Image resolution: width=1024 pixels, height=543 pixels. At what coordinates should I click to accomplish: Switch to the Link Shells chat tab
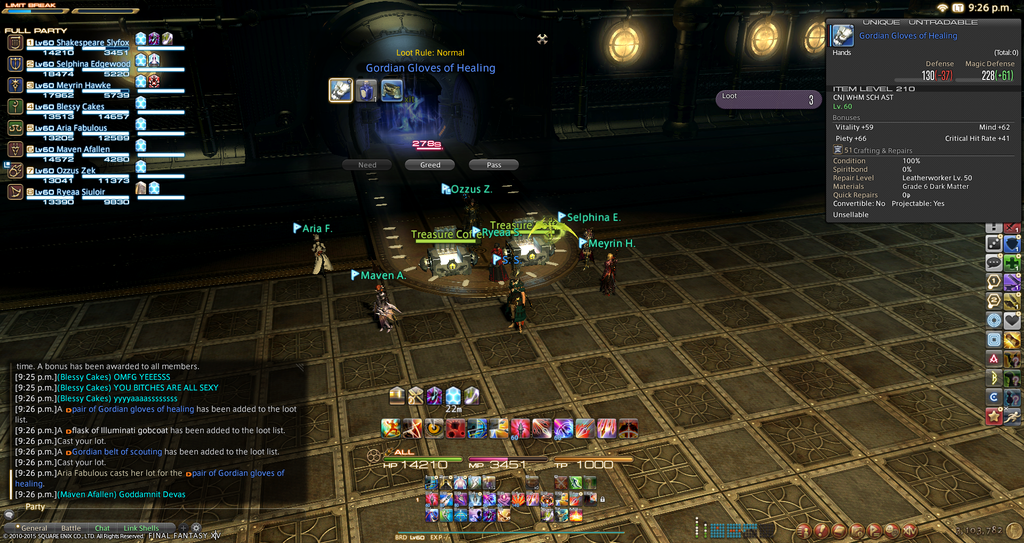[x=141, y=528]
